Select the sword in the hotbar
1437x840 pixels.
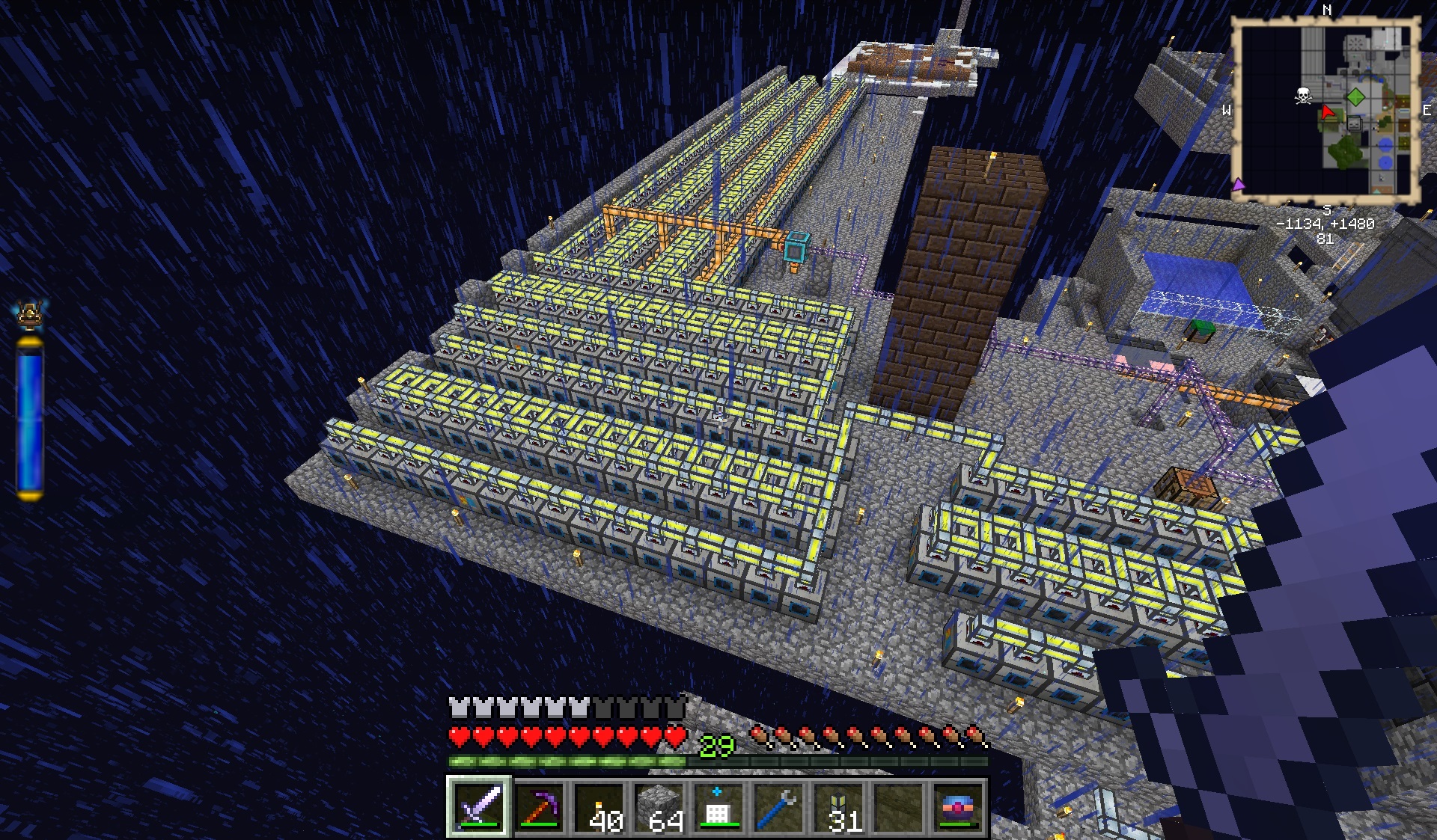[479, 807]
